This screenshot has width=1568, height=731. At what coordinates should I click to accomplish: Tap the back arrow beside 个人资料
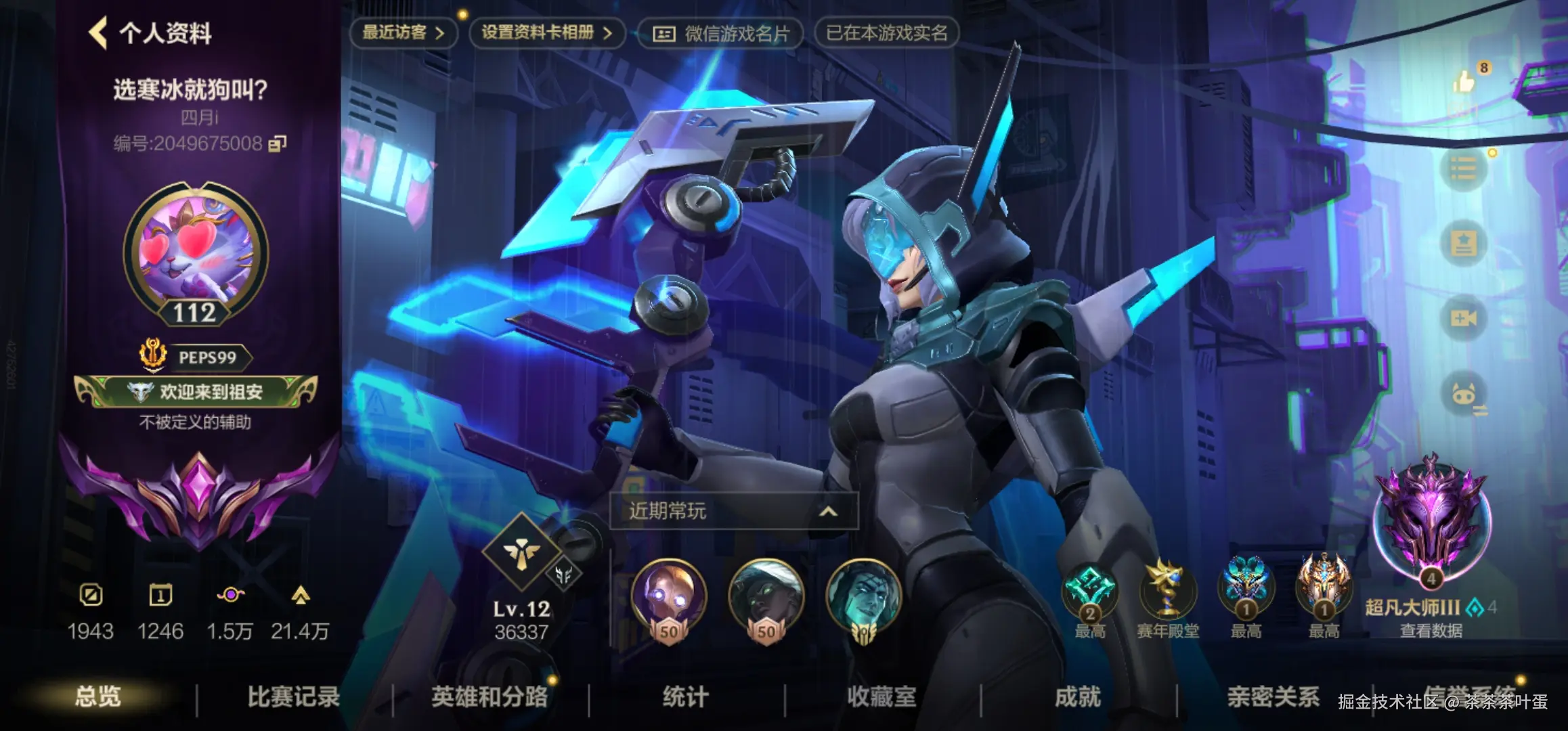point(100,31)
